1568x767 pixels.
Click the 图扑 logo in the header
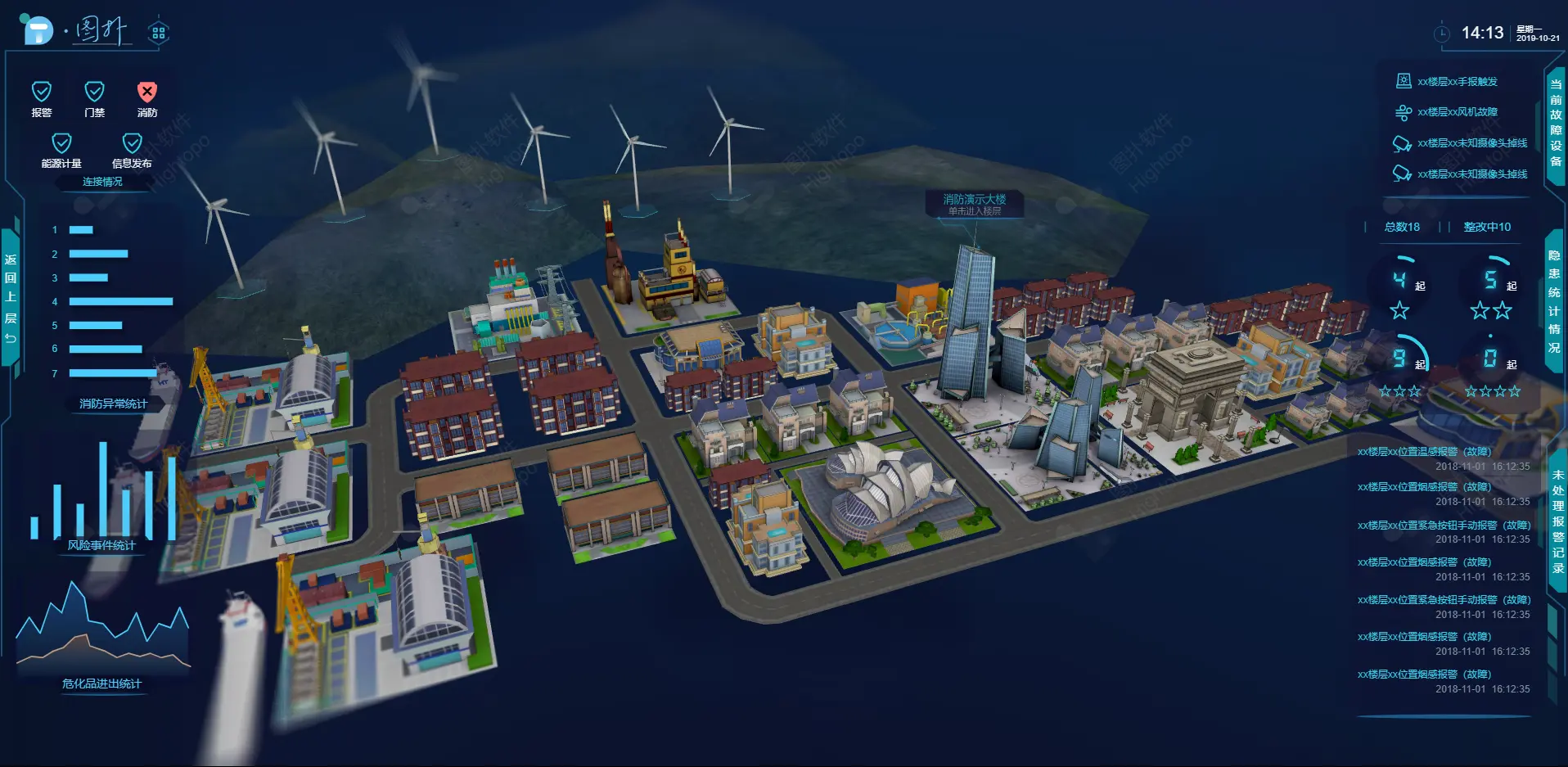coord(75,31)
